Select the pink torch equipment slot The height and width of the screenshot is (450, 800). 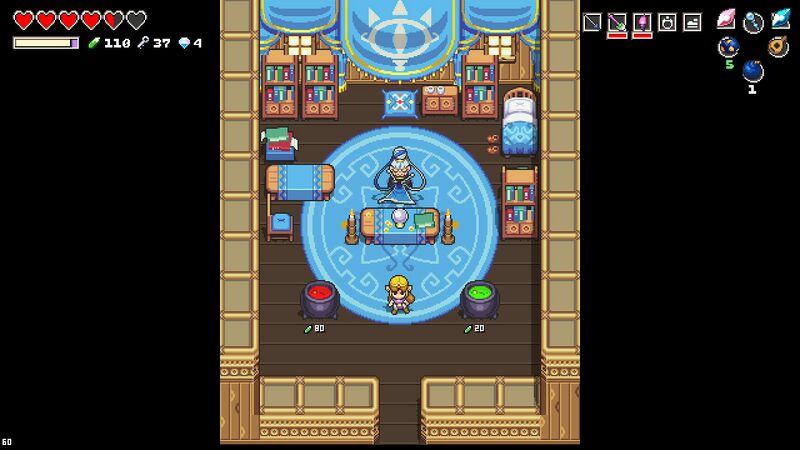pyautogui.click(x=642, y=22)
